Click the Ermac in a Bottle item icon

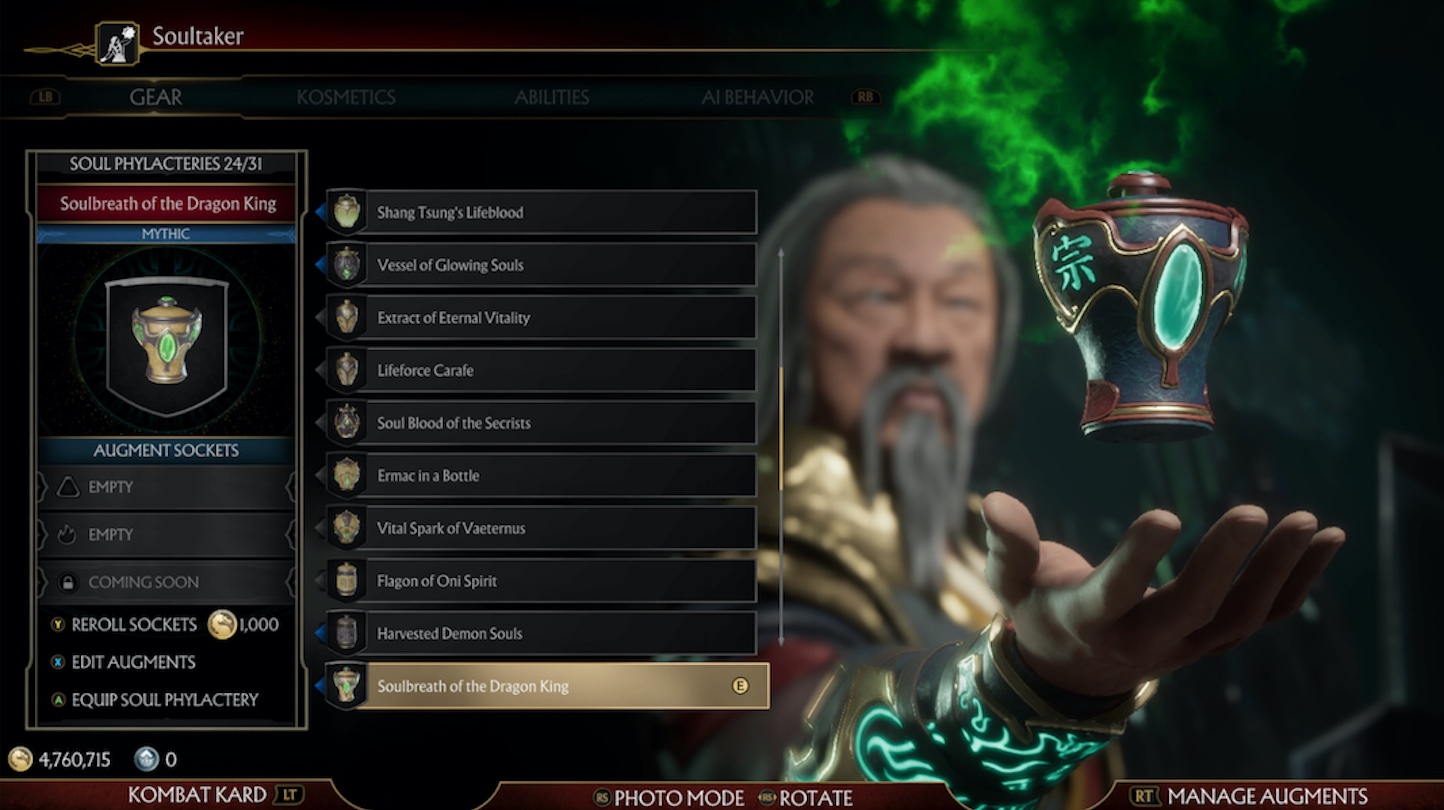point(347,475)
